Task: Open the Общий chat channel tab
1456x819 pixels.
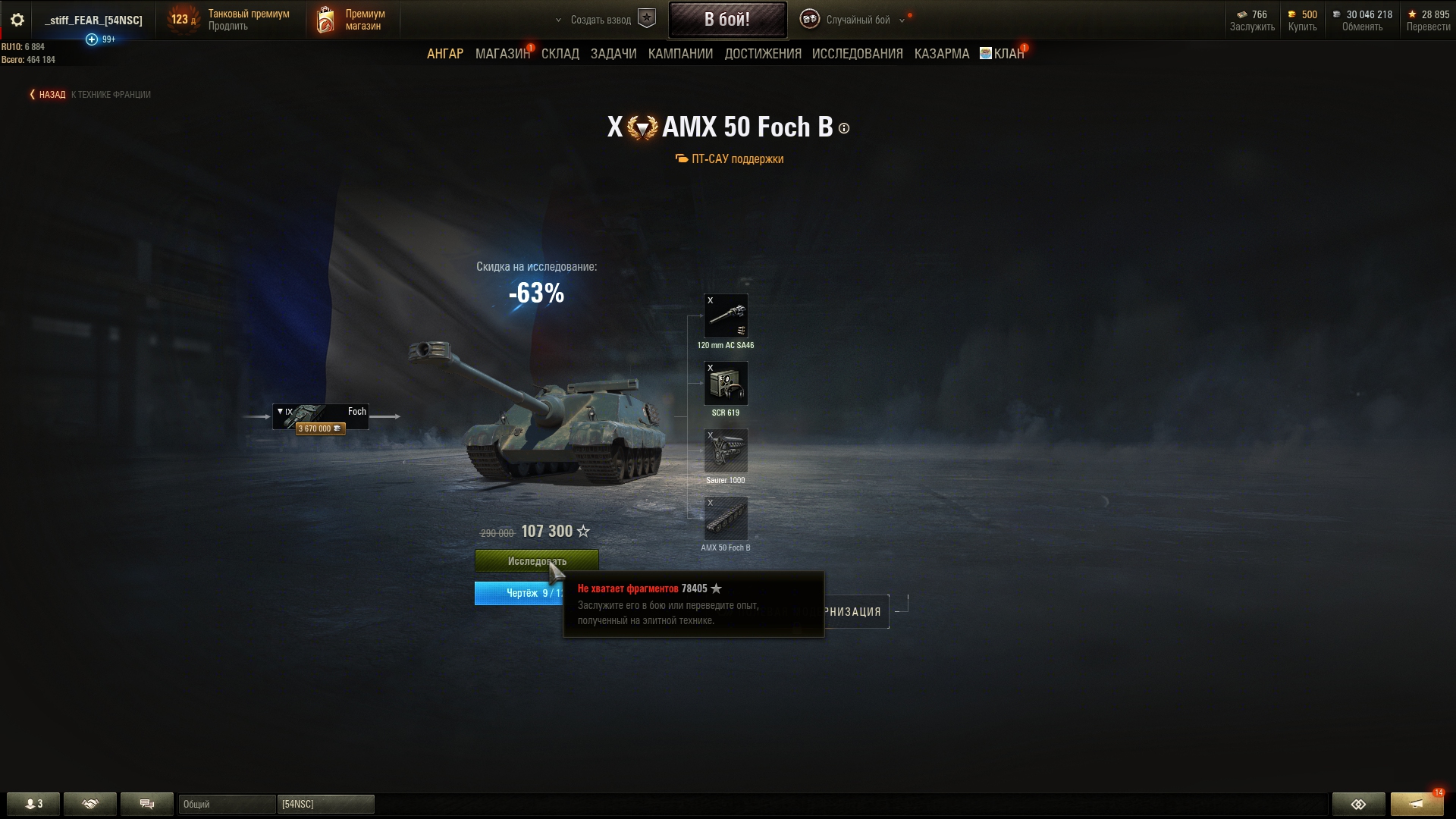Action: click(x=226, y=804)
